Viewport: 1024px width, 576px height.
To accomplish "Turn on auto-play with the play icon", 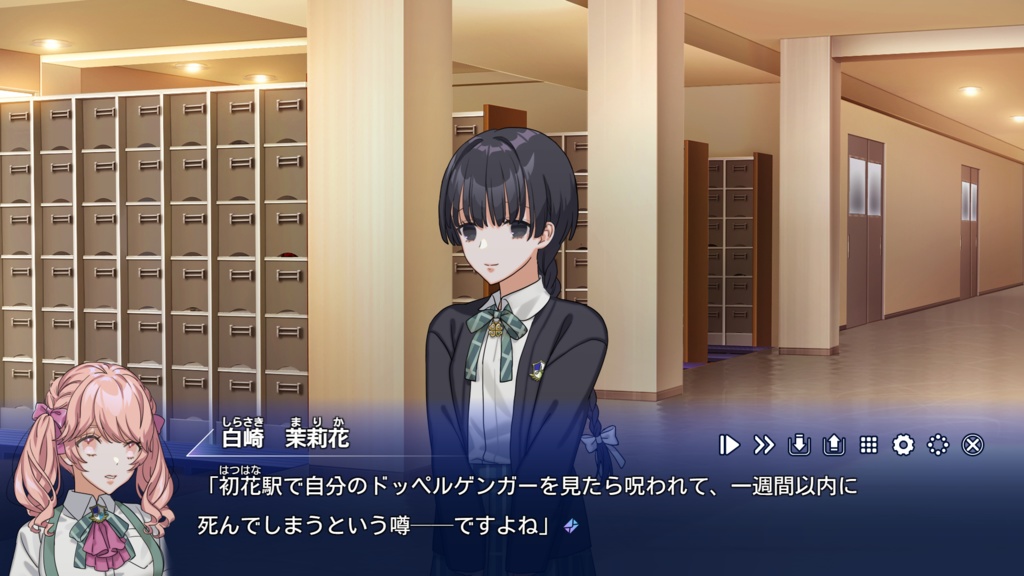I will [730, 445].
